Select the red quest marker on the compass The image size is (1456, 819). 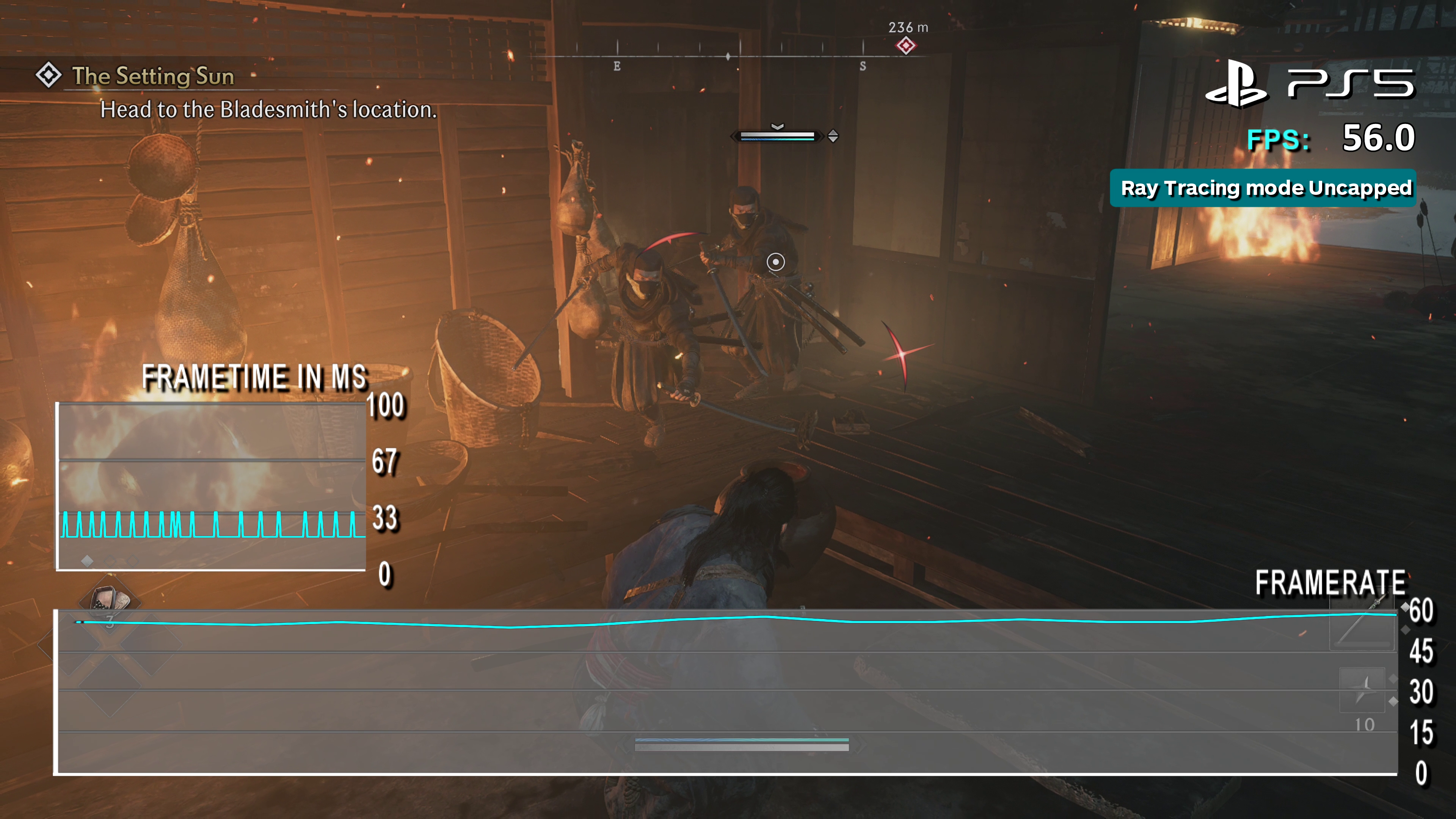(x=905, y=45)
